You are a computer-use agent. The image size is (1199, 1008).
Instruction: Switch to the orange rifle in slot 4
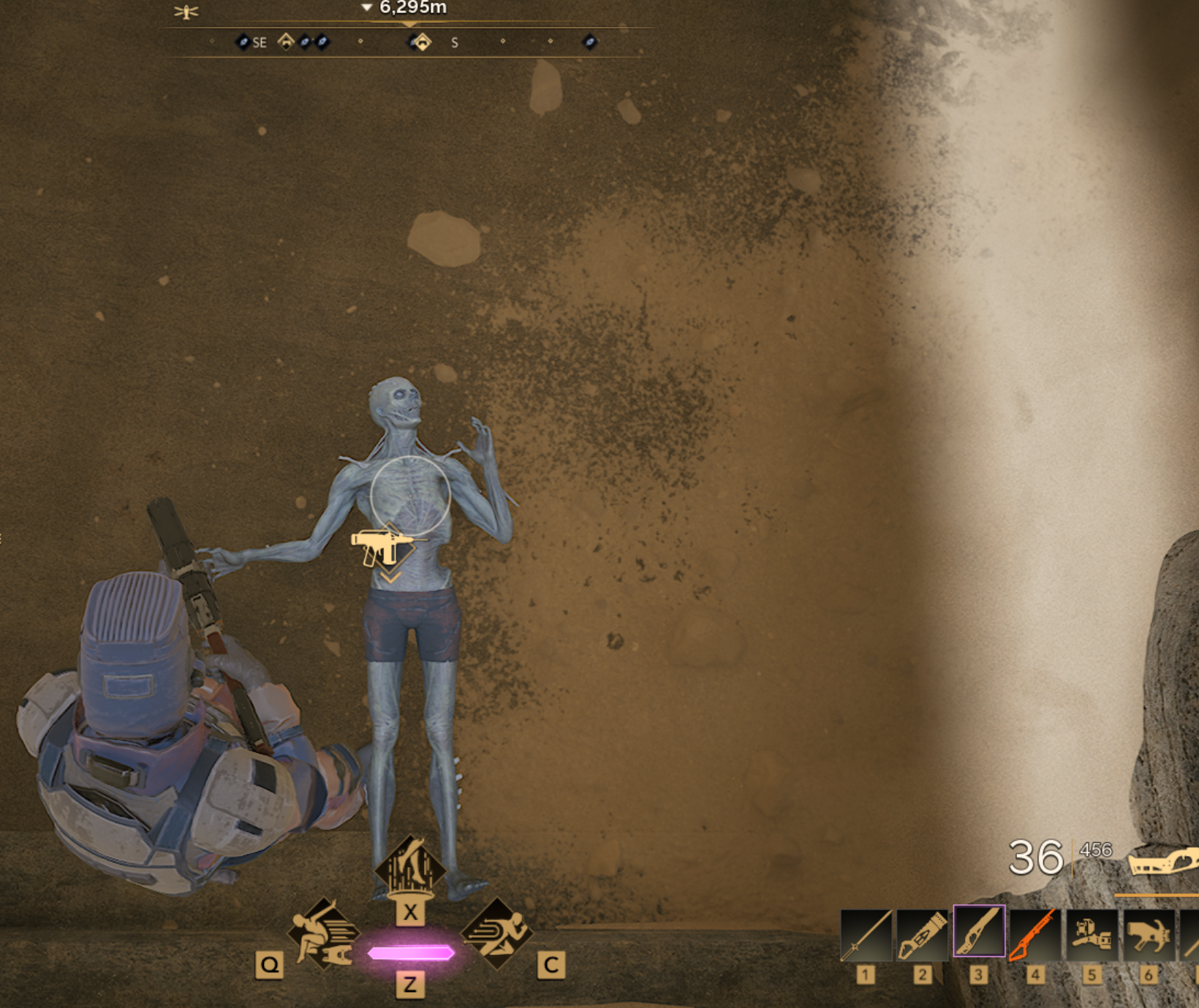coord(1035,933)
